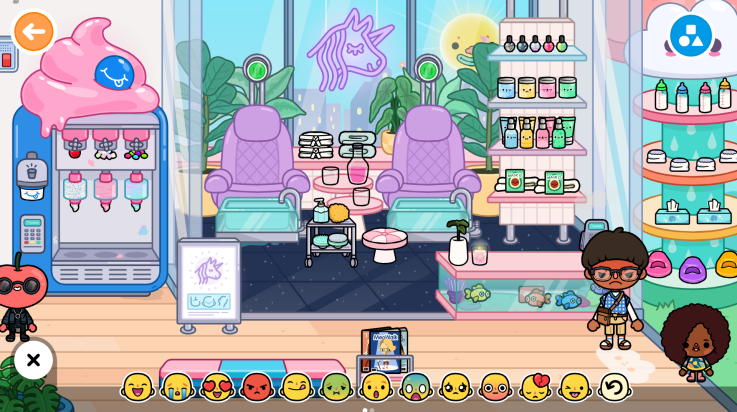Pick the heart-eyes love emotion
The image size is (737, 412).
coord(217,387)
